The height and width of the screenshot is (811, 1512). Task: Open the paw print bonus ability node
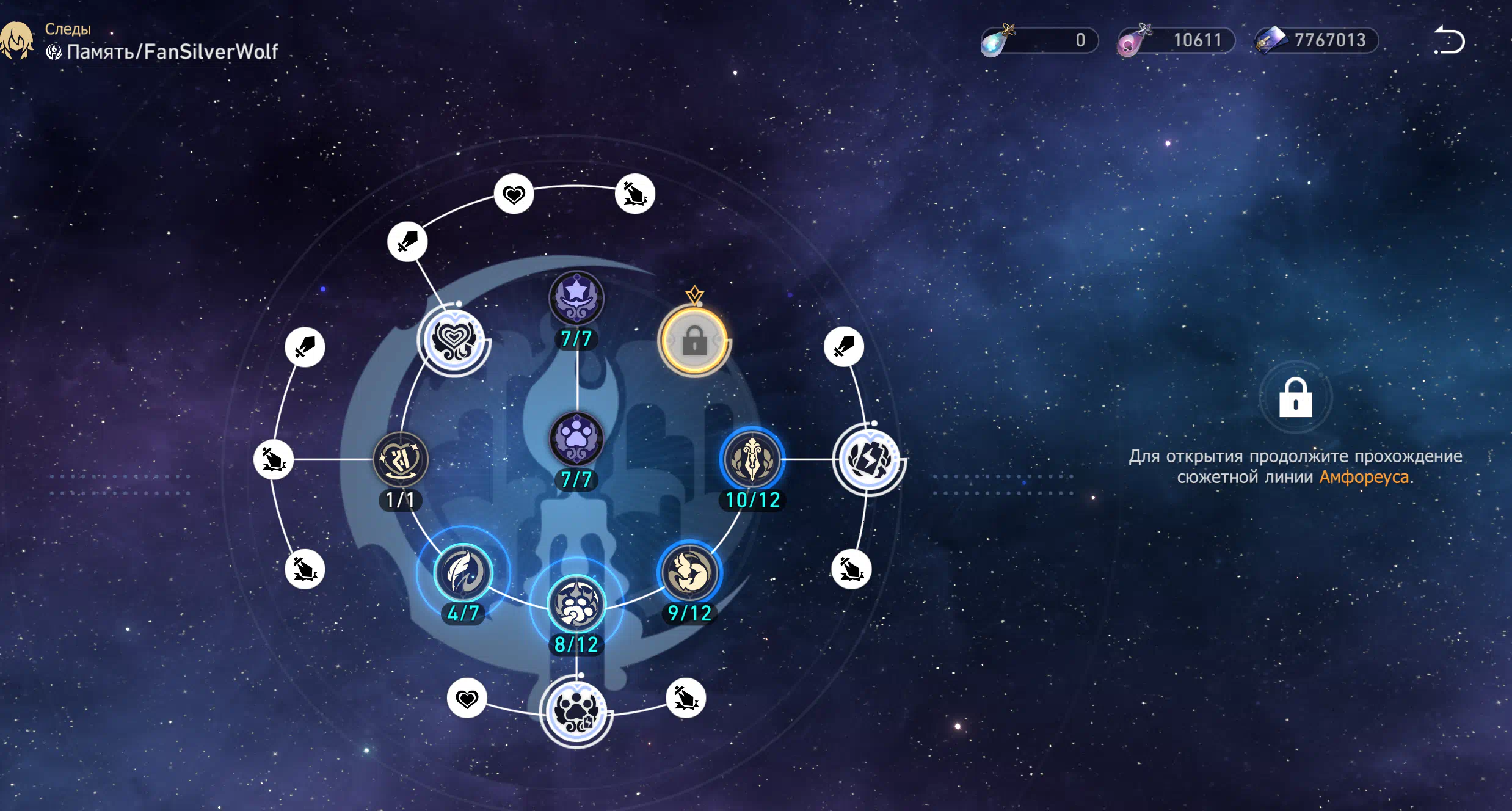coord(576,711)
